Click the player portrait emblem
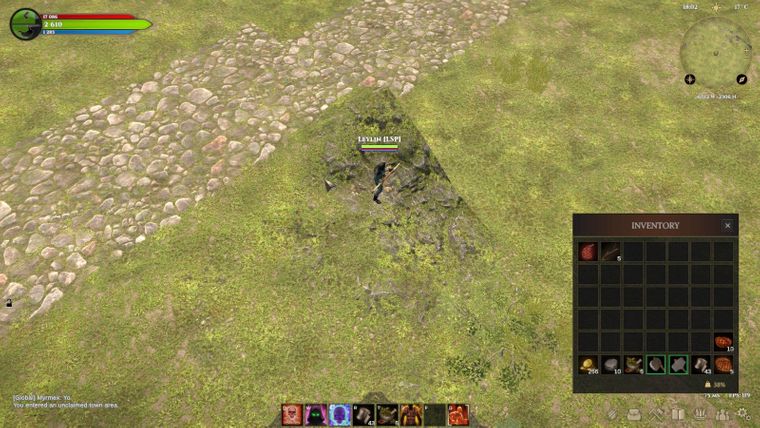Viewport: 760px width, 428px height. (25, 23)
